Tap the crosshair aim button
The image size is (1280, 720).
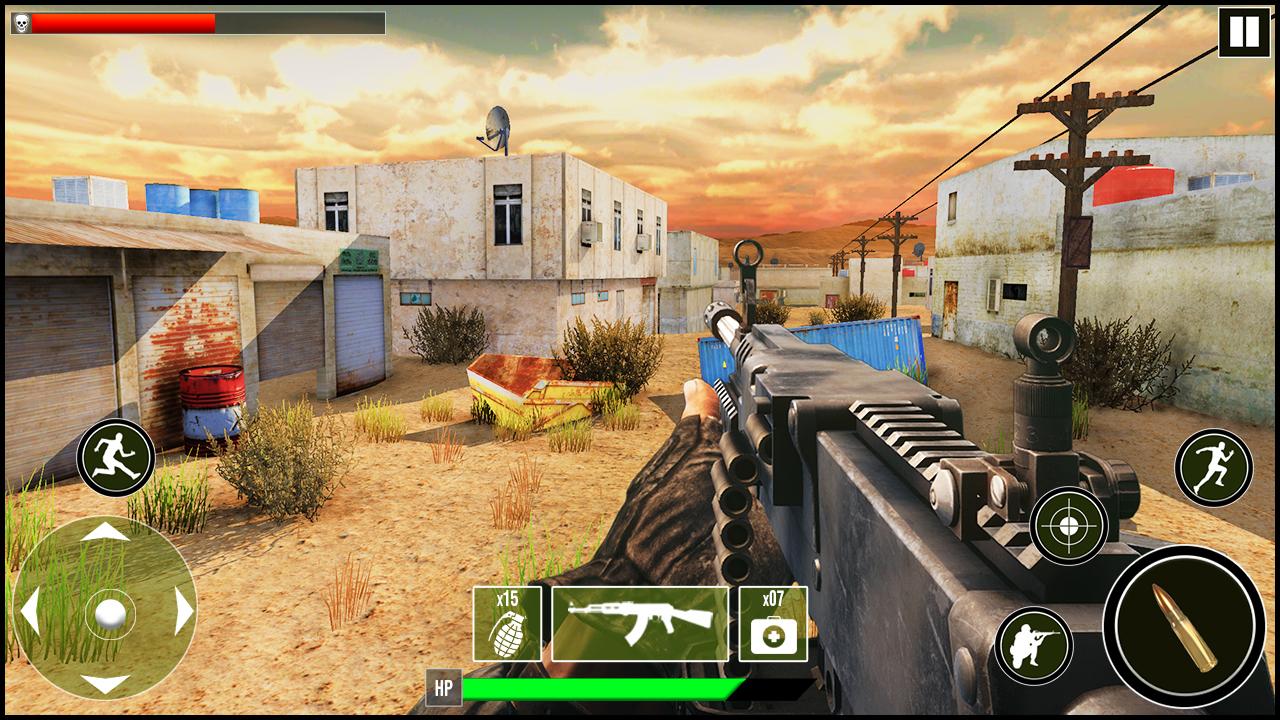[1069, 526]
